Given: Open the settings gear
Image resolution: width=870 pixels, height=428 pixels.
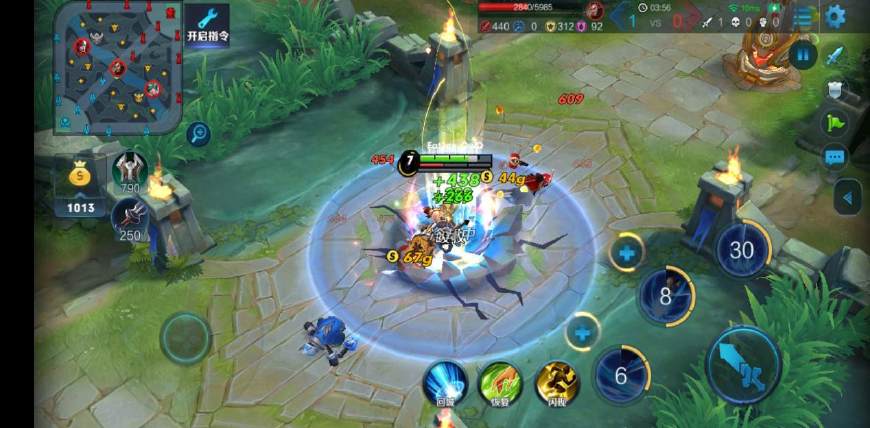Looking at the screenshot, I should tap(834, 16).
